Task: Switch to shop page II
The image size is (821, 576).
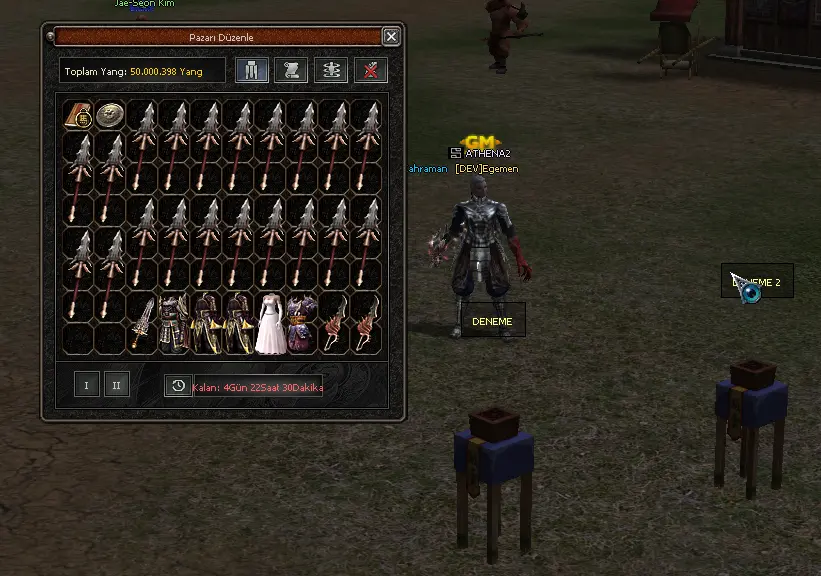Action: click(x=117, y=384)
